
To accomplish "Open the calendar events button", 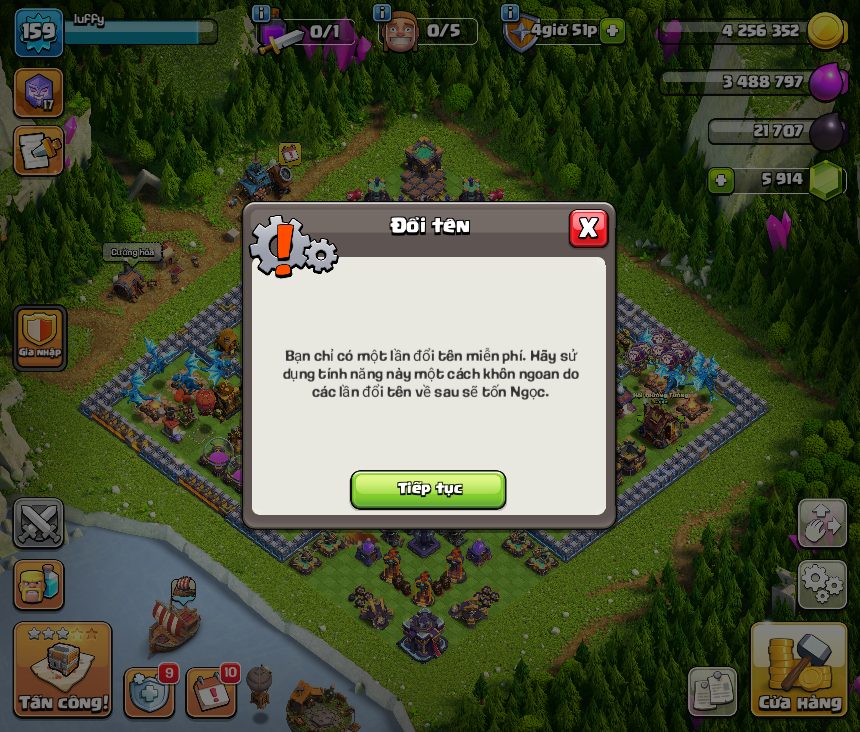I will pos(210,692).
